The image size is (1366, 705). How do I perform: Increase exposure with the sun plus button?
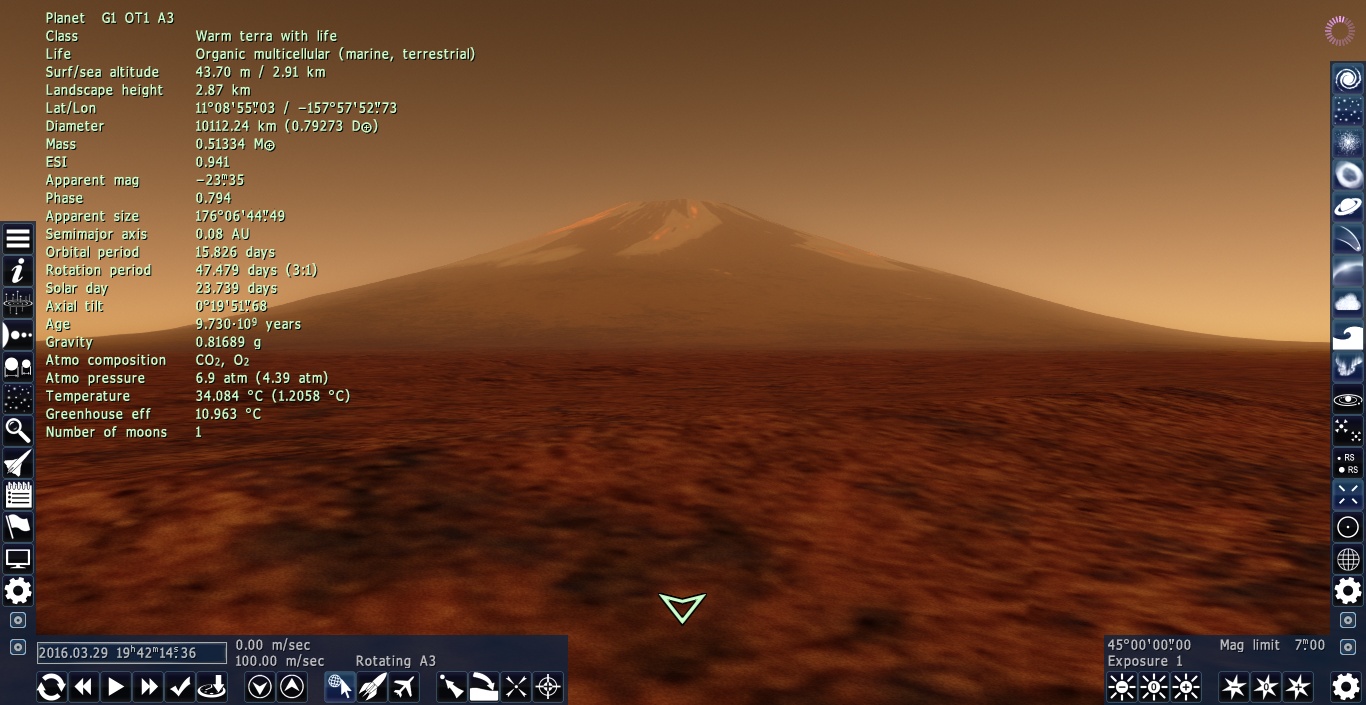(1186, 687)
